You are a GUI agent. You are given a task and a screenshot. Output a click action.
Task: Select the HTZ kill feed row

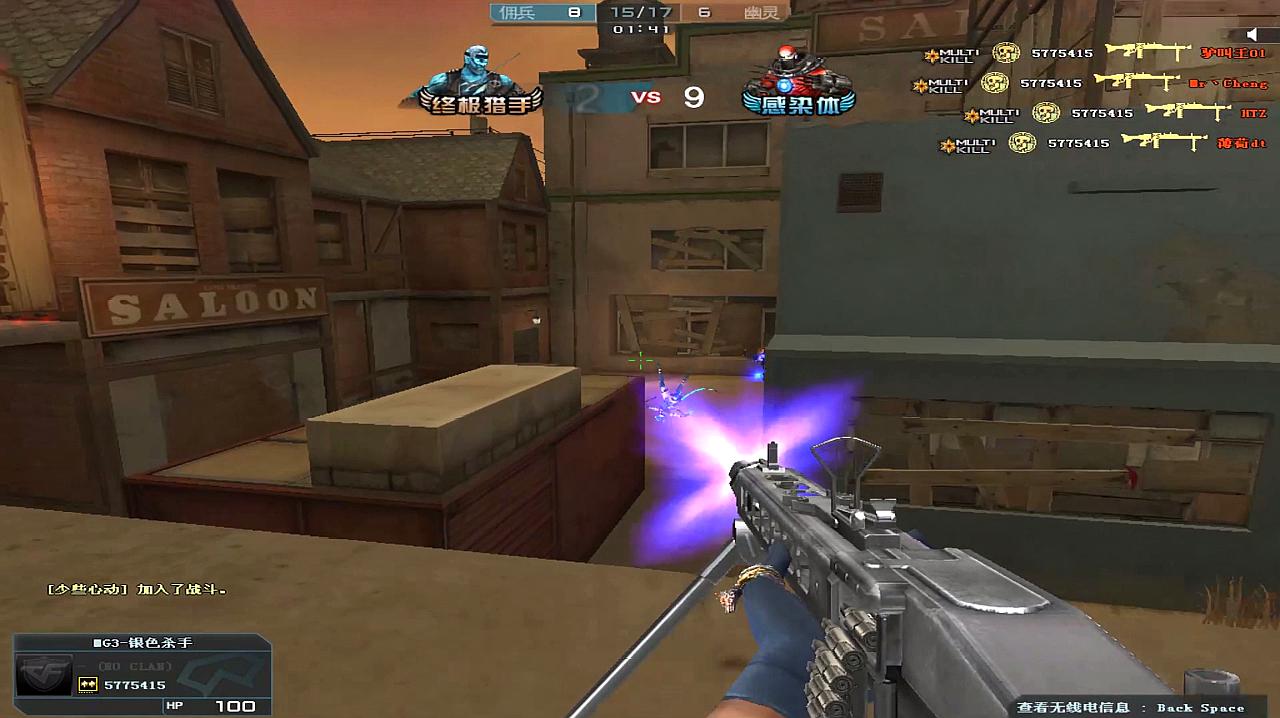tap(1115, 113)
